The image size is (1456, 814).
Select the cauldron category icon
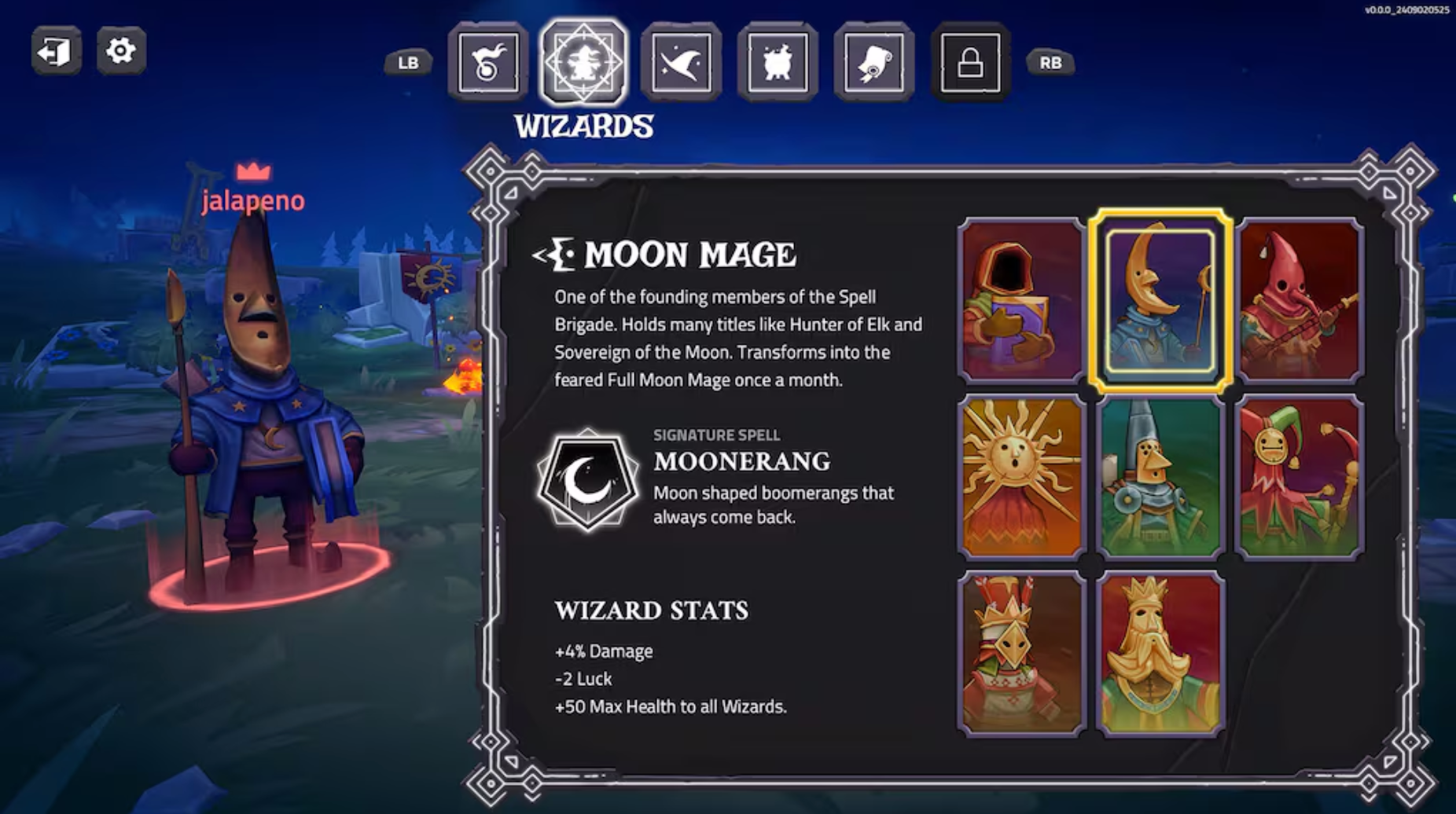pos(776,64)
